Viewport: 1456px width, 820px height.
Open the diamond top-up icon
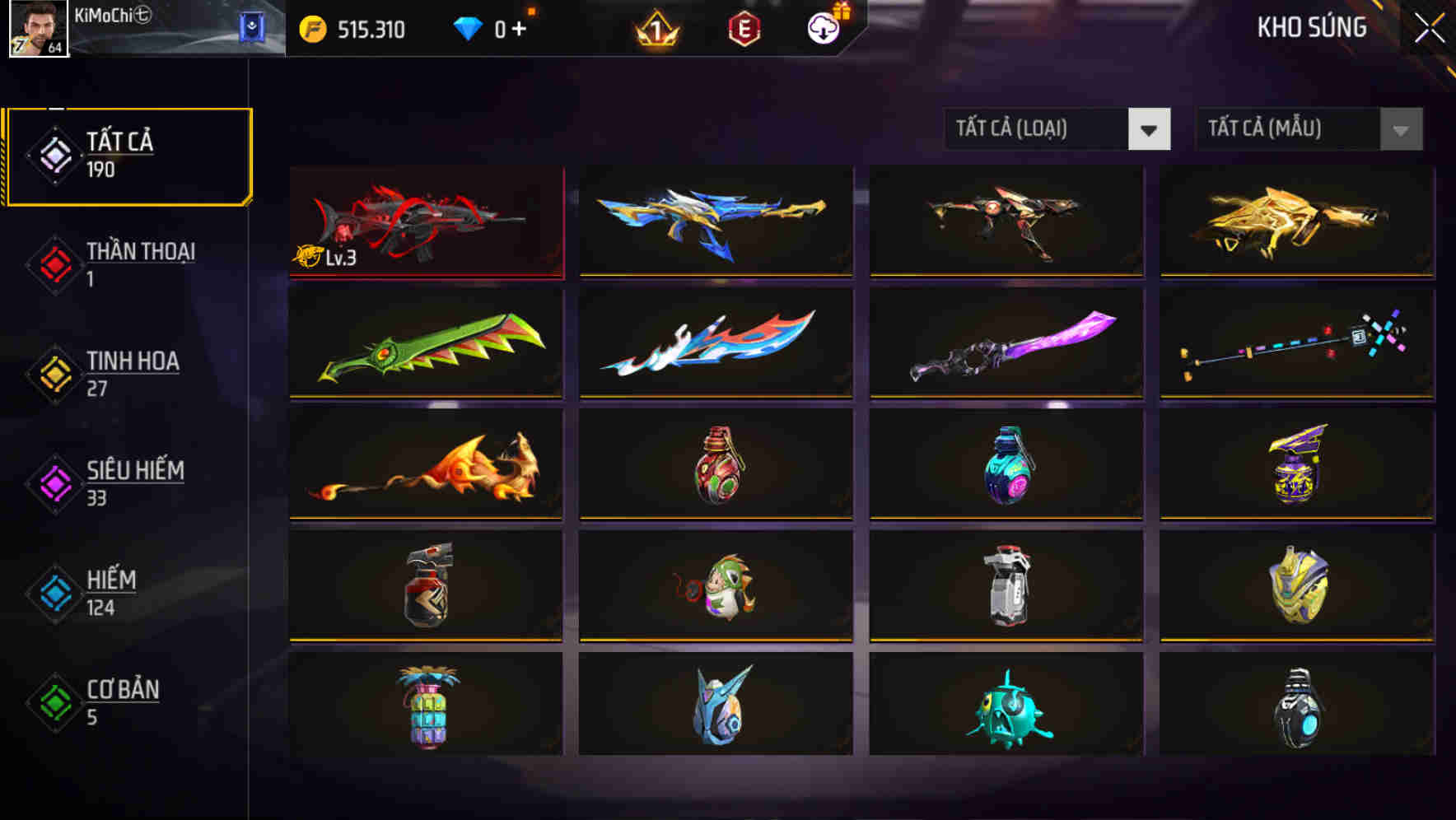[x=469, y=27]
